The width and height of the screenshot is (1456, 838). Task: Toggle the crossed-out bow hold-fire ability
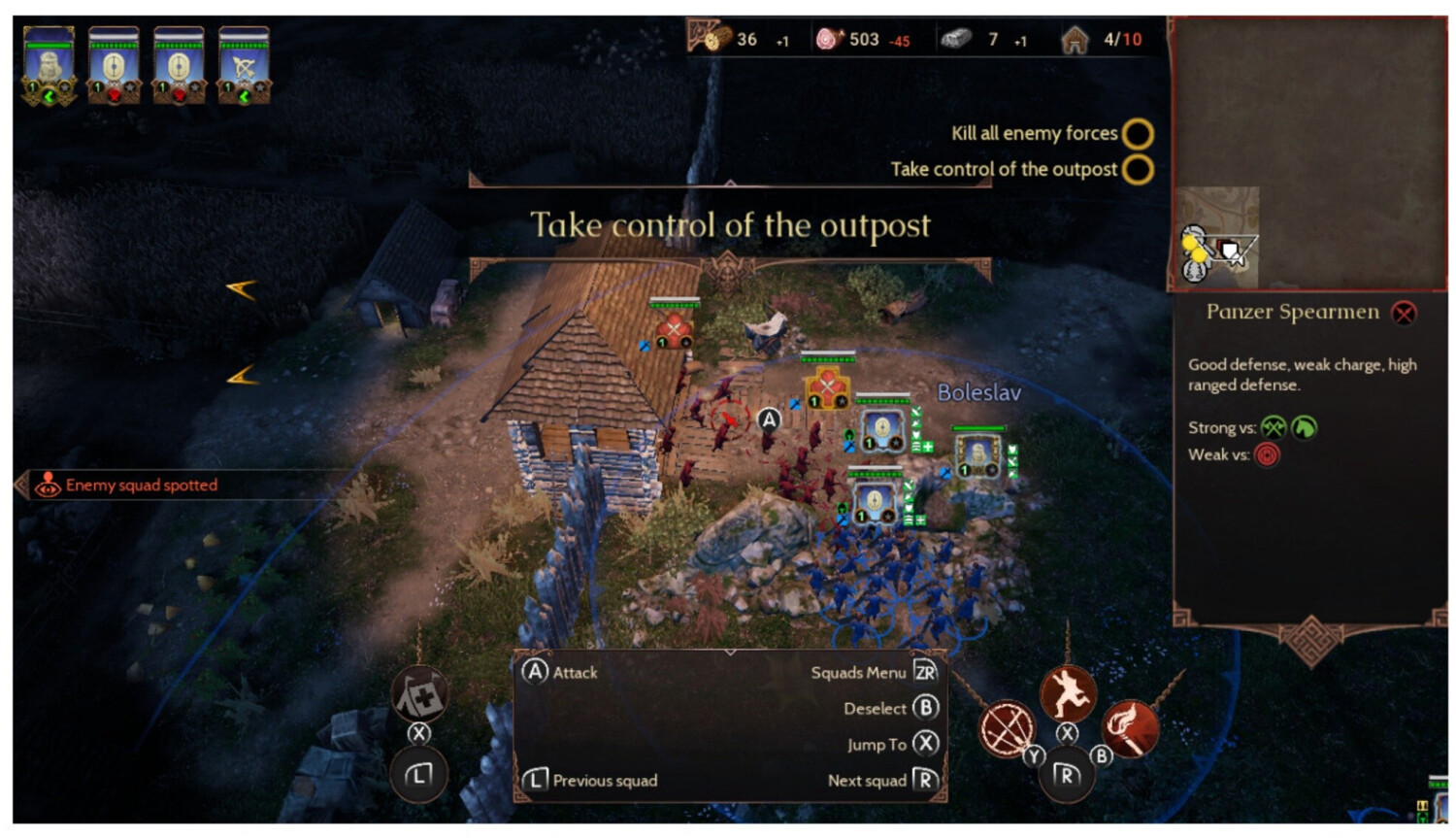pos(1008,728)
